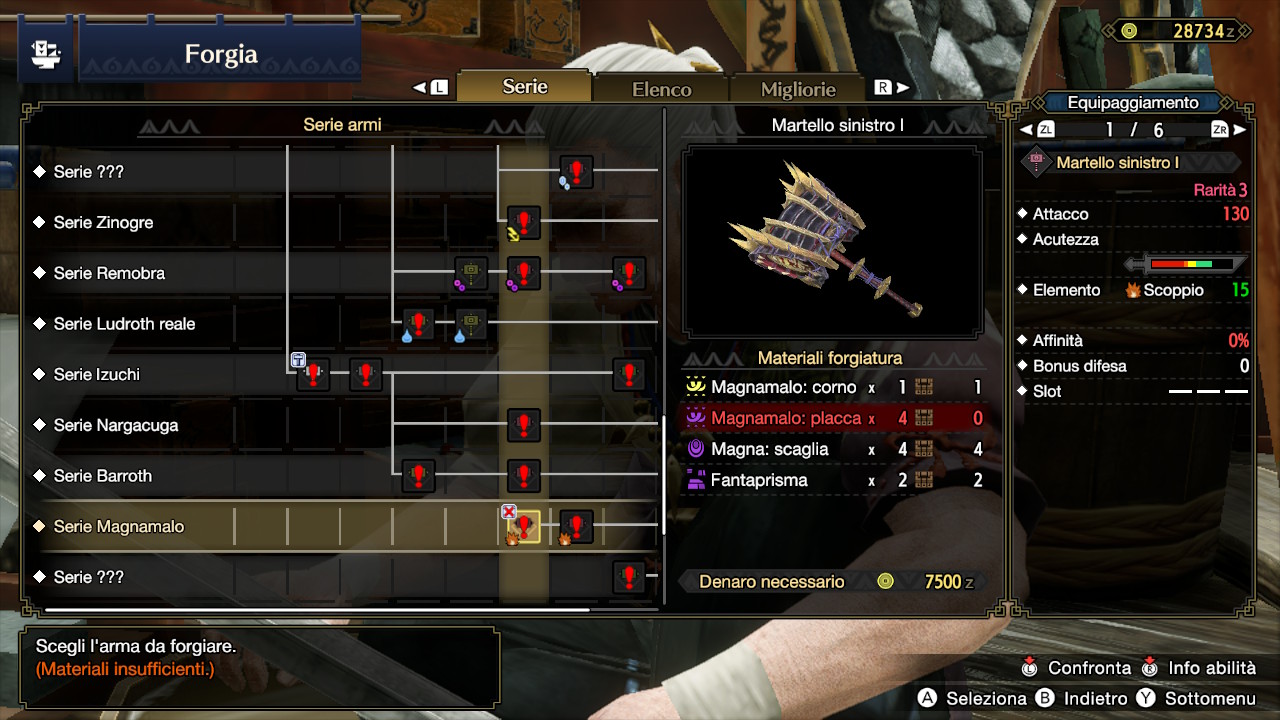
Task: Select the Serie Magnamalo row
Action: coord(119,527)
